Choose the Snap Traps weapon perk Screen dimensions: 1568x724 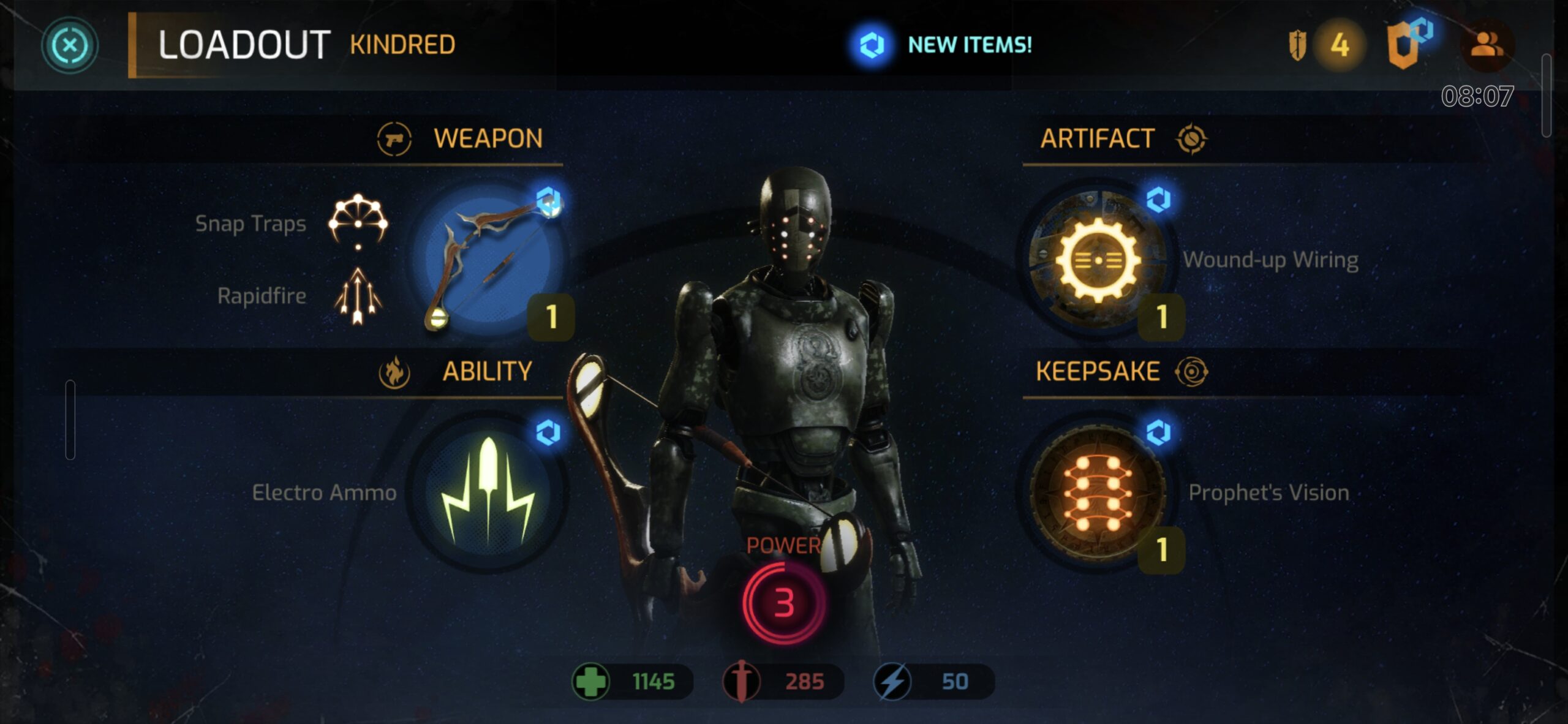[358, 222]
